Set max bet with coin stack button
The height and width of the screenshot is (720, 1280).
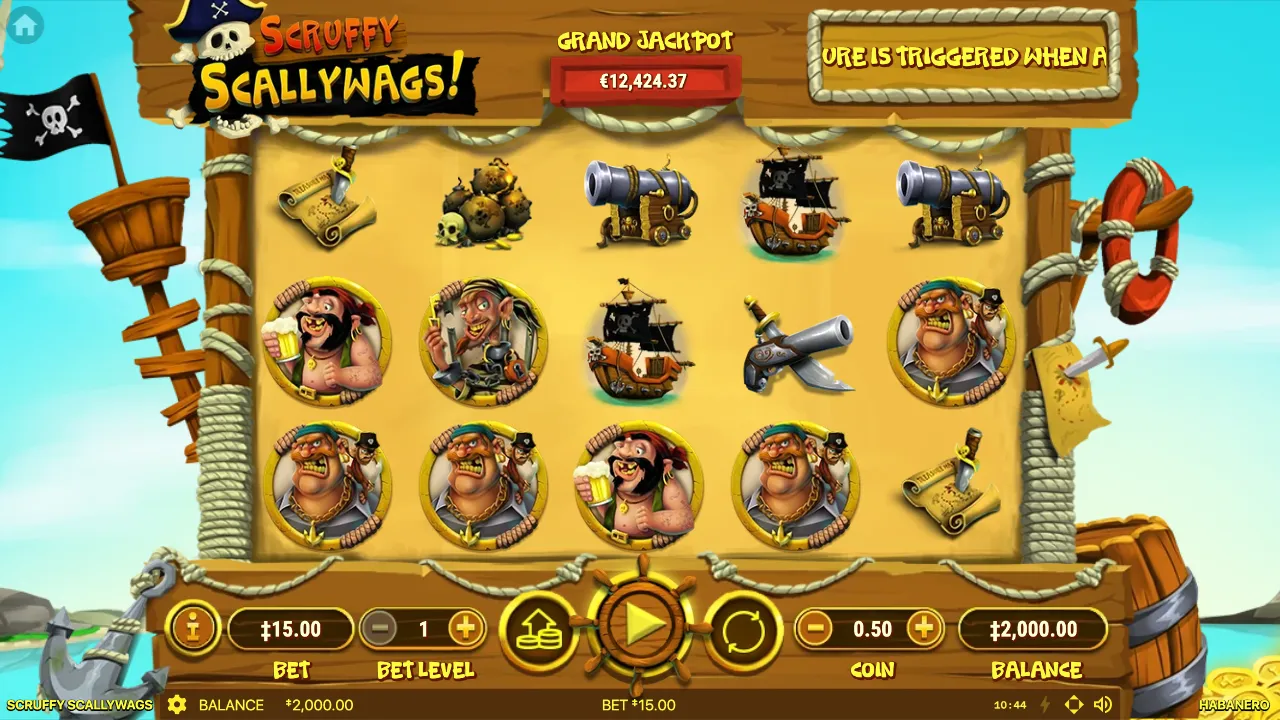coord(539,630)
